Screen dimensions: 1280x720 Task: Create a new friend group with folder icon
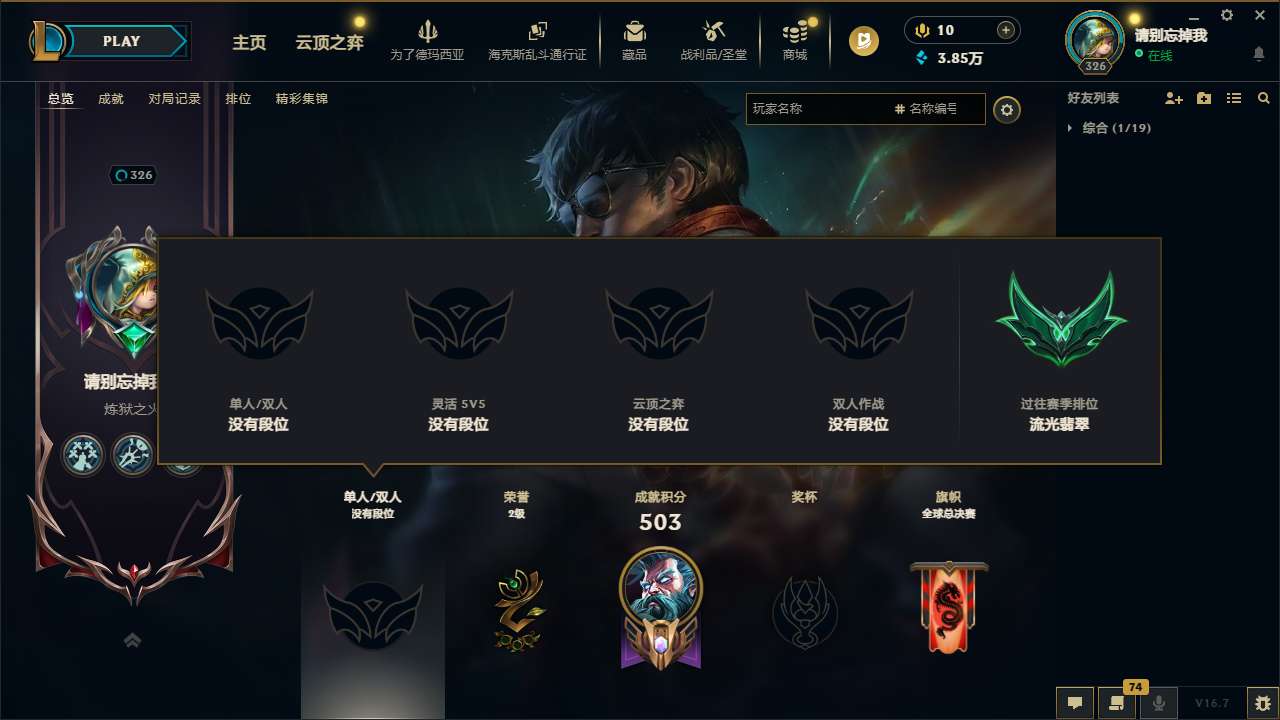pos(1203,98)
